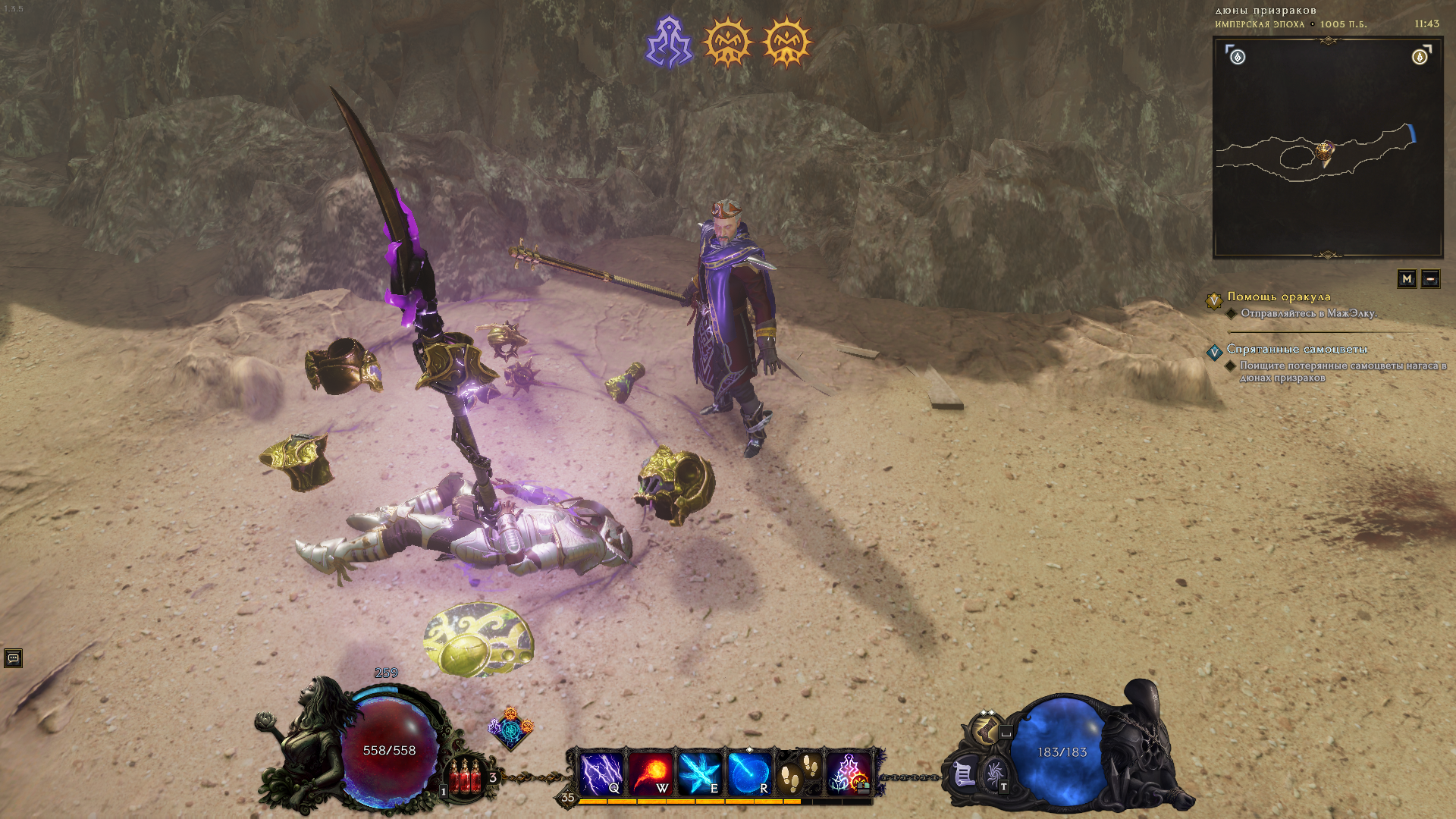Select the golden footprints movement slot
The image size is (1456, 819).
click(x=799, y=773)
